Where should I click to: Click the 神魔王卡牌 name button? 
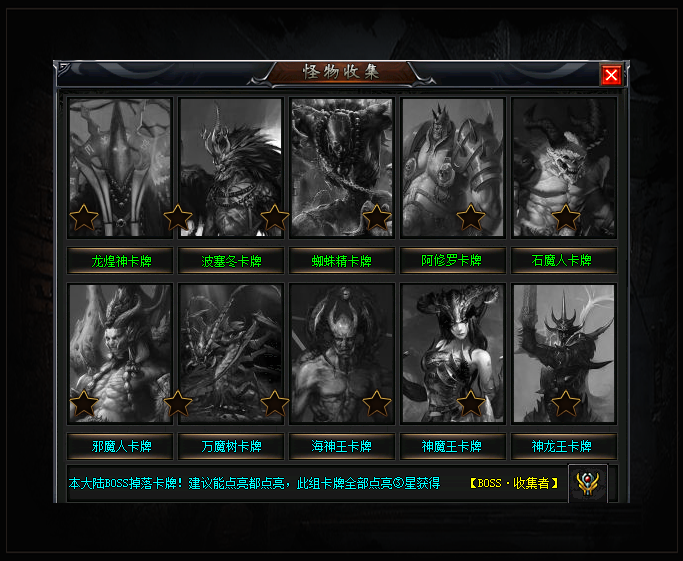[453, 446]
